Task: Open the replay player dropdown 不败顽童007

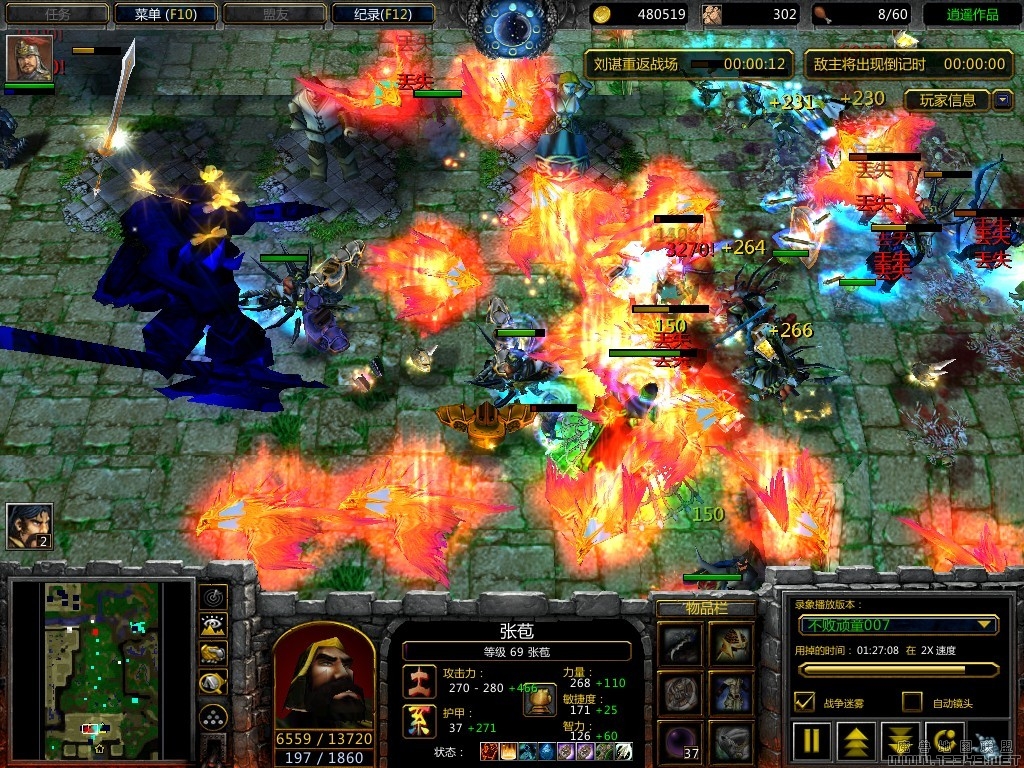Action: [897, 625]
